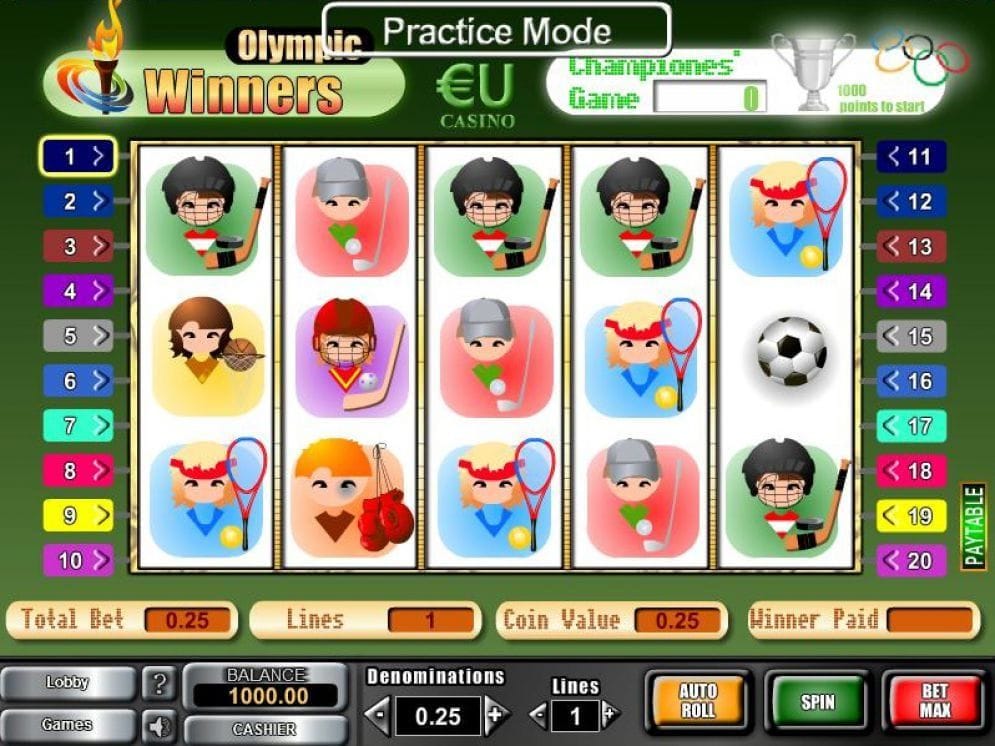Open the Paytable
The height and width of the screenshot is (746, 995).
click(x=973, y=526)
